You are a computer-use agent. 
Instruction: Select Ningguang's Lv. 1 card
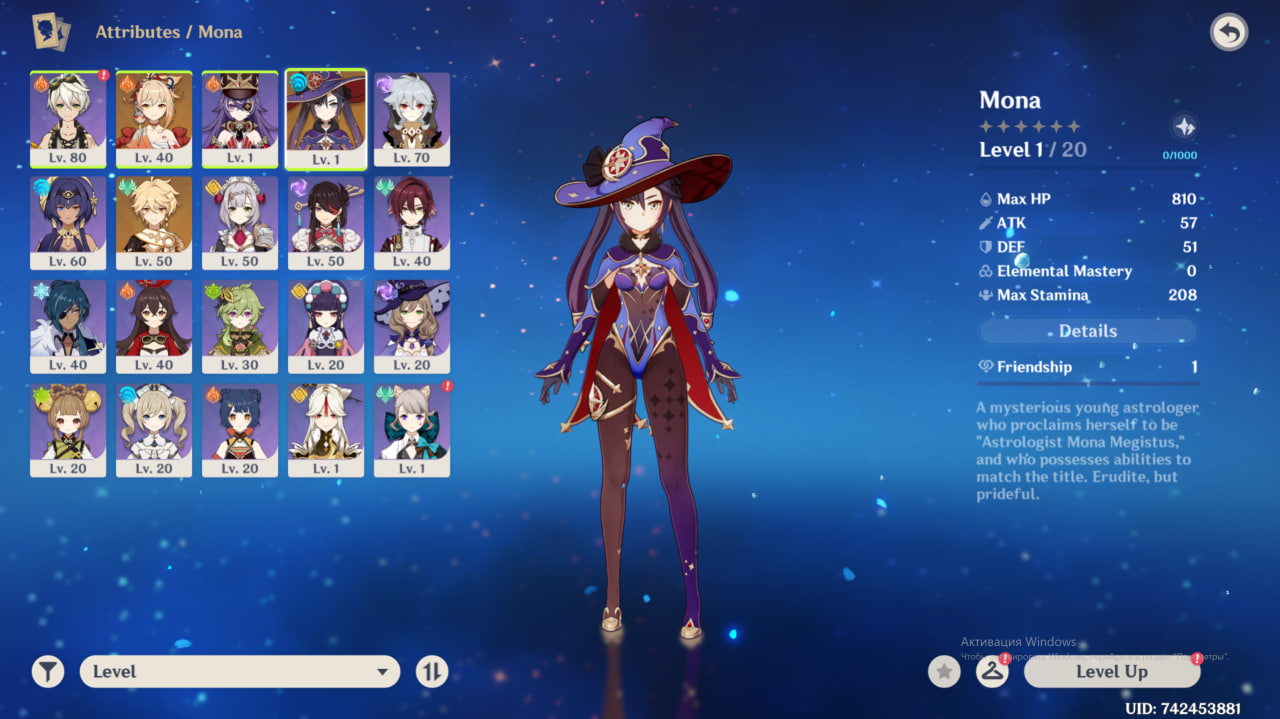click(326, 430)
